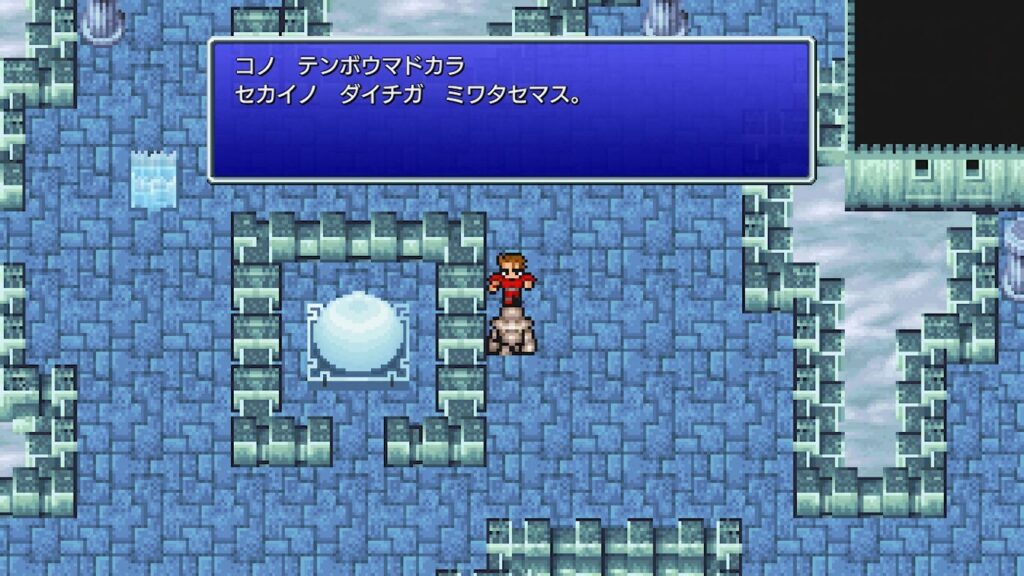The image size is (1024, 576).
Task: Advance the blue dialogue message box
Action: coord(510,110)
